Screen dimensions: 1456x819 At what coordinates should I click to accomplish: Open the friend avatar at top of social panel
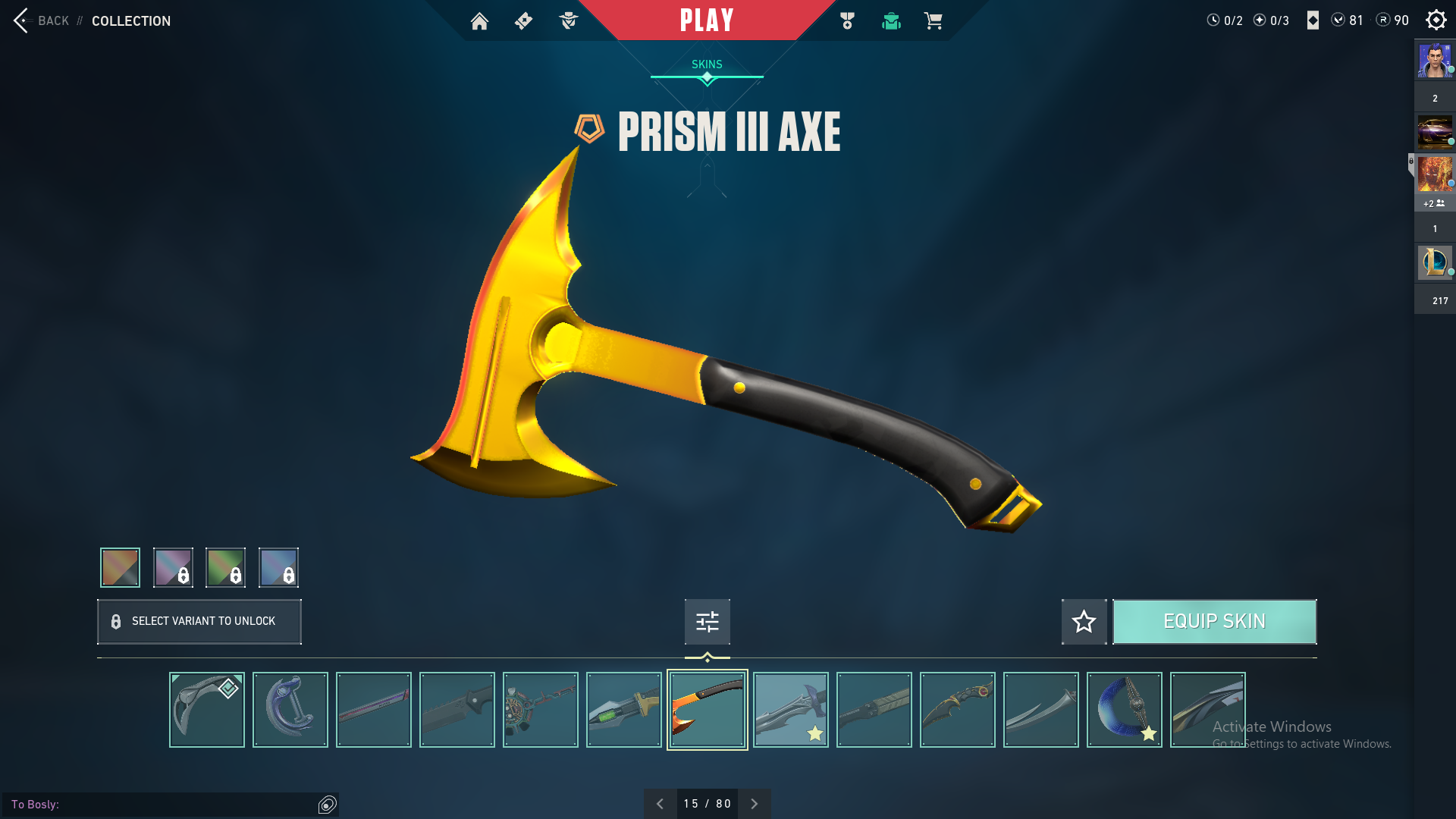click(x=1435, y=61)
